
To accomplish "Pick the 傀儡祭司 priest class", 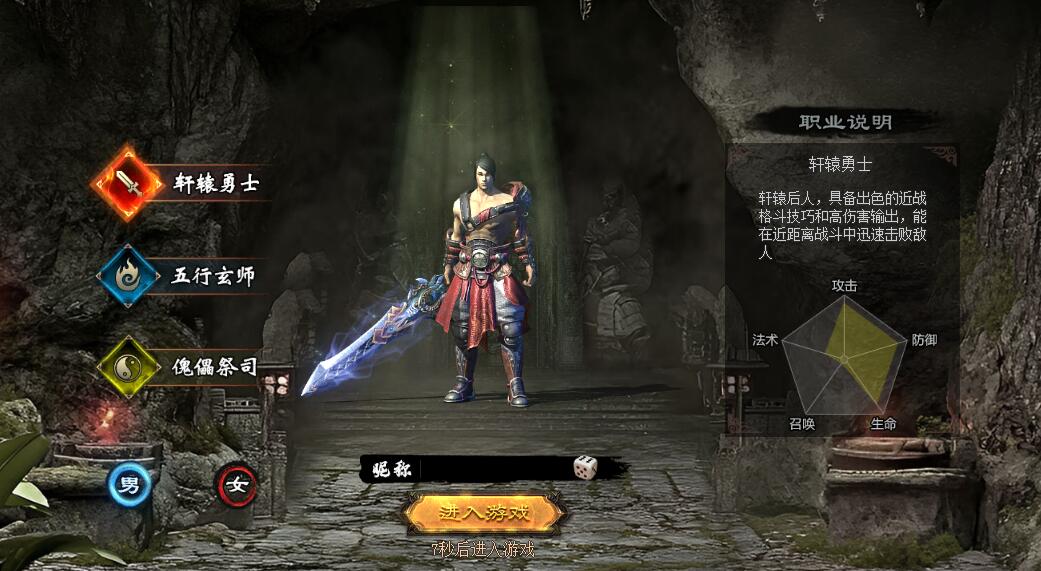I will (x=128, y=367).
